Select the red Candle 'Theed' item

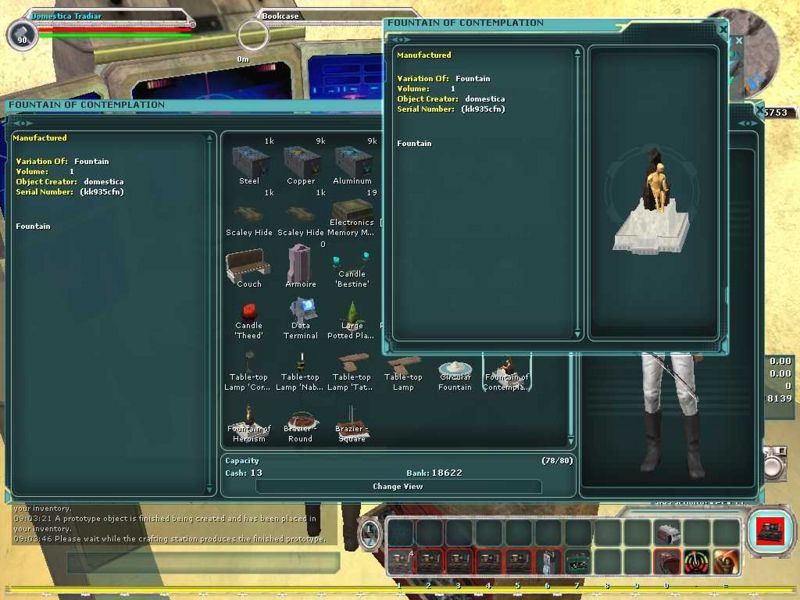point(249,311)
